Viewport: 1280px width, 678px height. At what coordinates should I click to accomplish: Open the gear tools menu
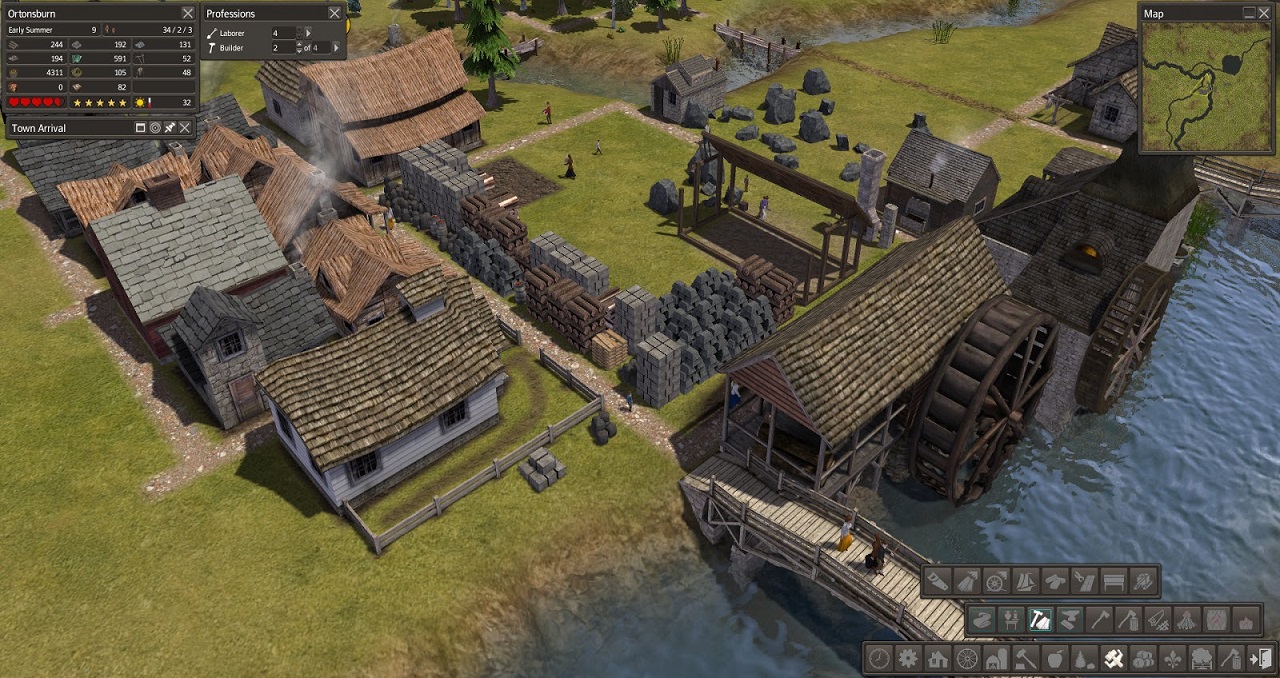point(908,659)
